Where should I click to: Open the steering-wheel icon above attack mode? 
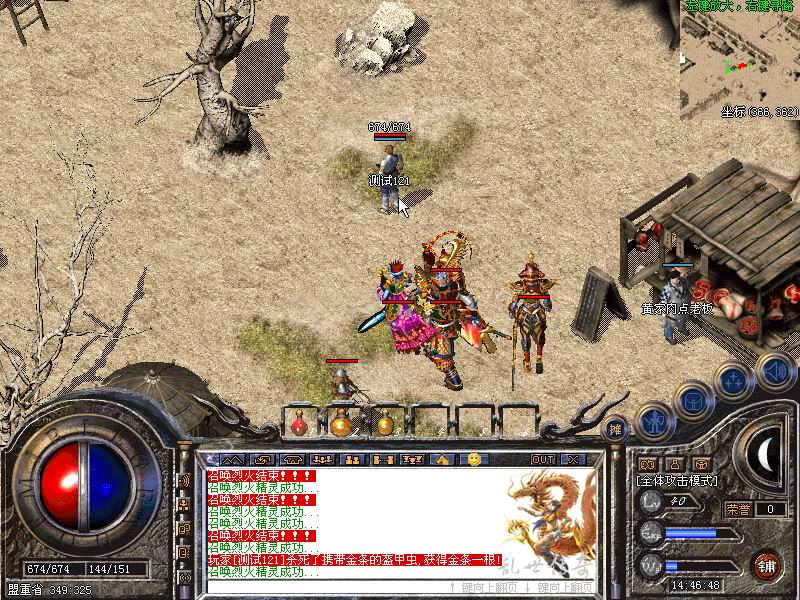647,464
